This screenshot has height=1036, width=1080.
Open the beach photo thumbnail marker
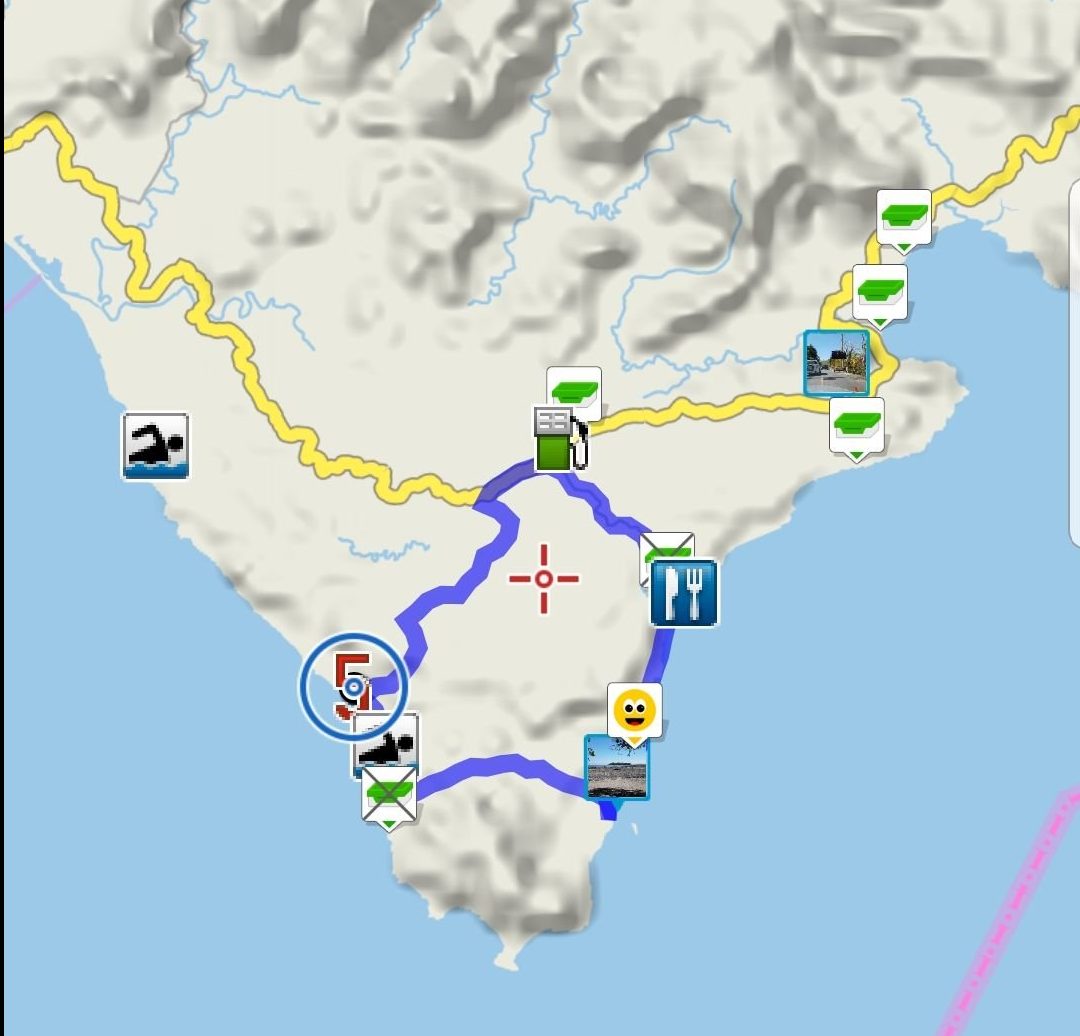616,768
